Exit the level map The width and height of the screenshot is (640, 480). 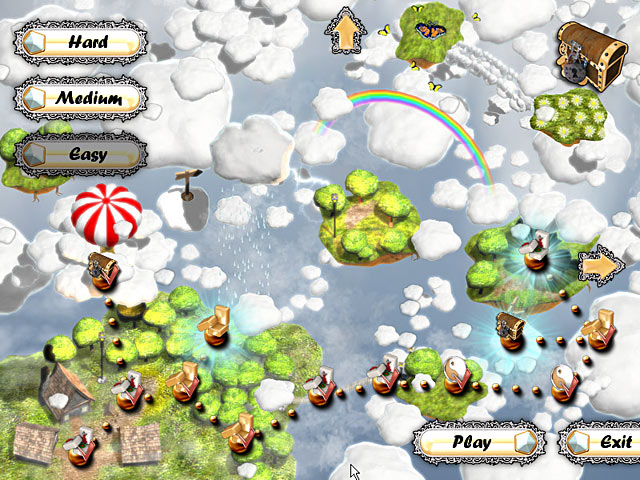coord(599,441)
